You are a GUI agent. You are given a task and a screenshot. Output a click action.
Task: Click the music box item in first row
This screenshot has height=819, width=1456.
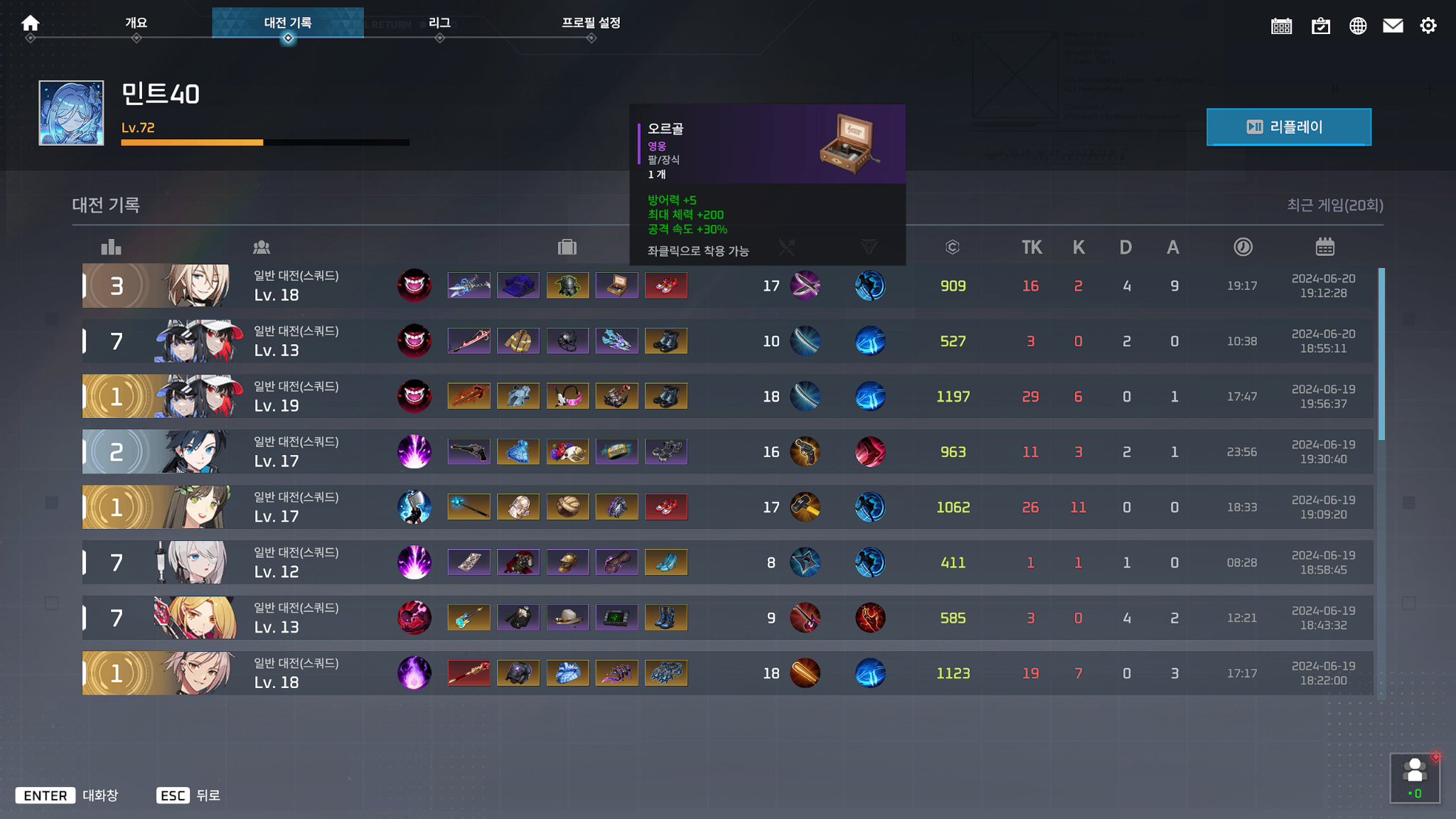pyautogui.click(x=616, y=286)
